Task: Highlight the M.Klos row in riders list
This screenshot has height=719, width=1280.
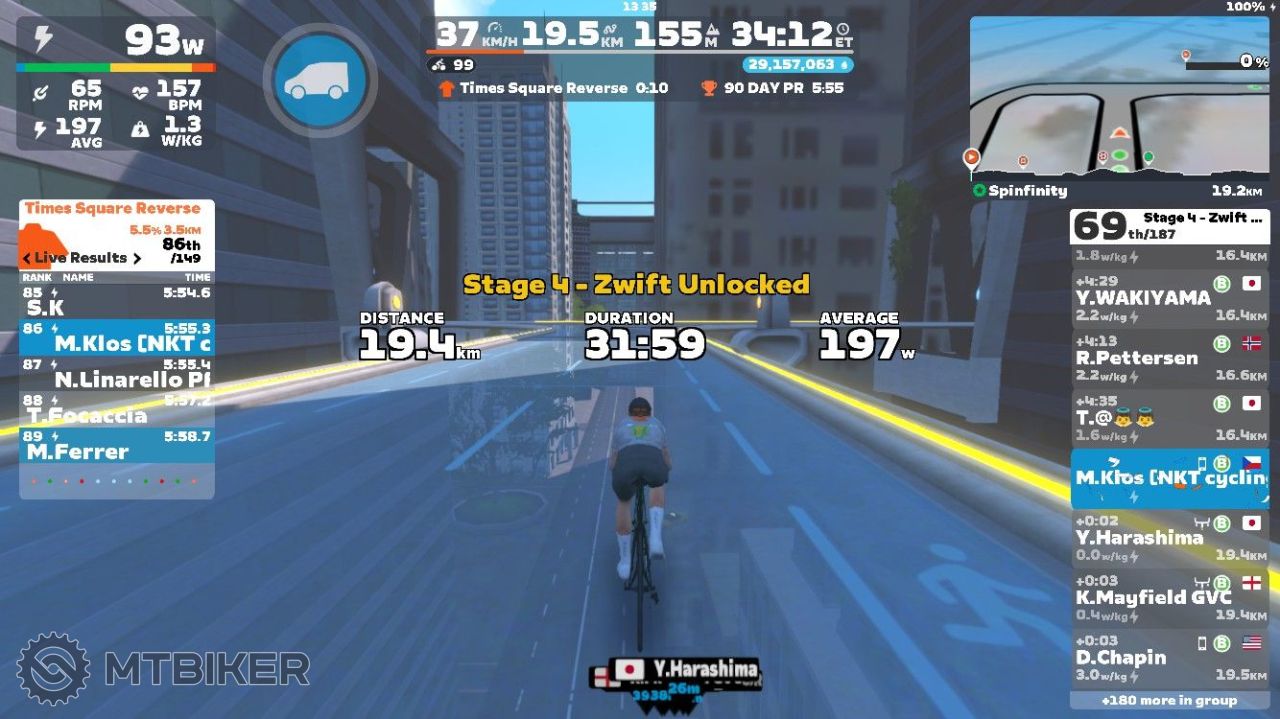Action: (1168, 477)
